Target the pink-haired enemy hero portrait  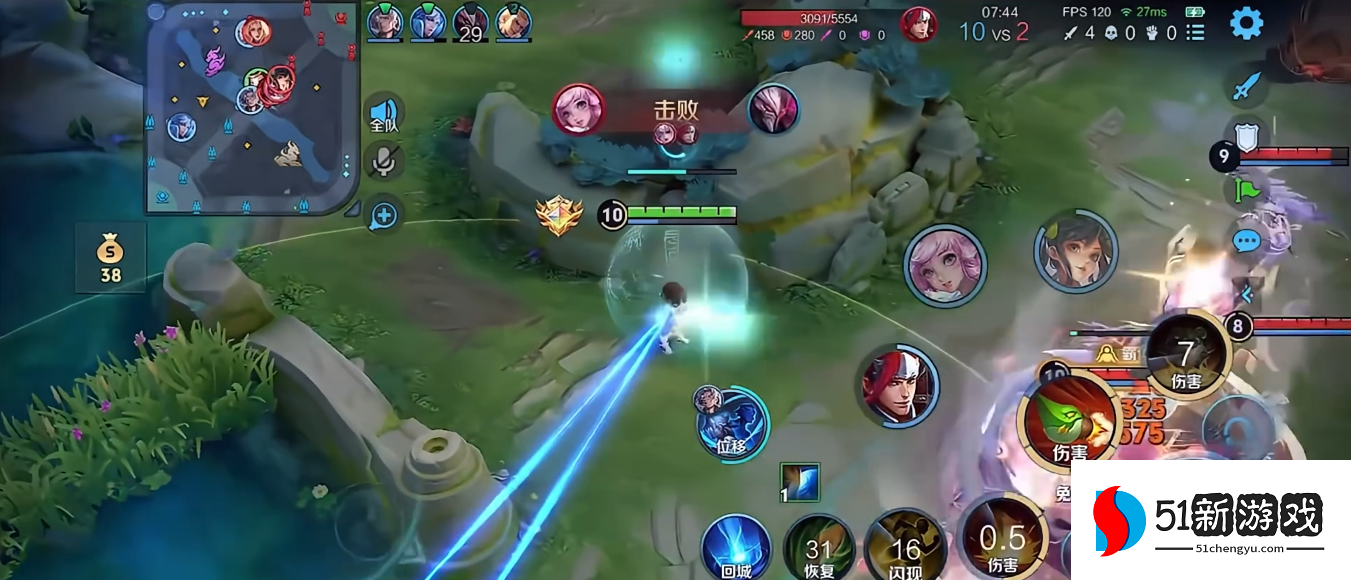945,266
